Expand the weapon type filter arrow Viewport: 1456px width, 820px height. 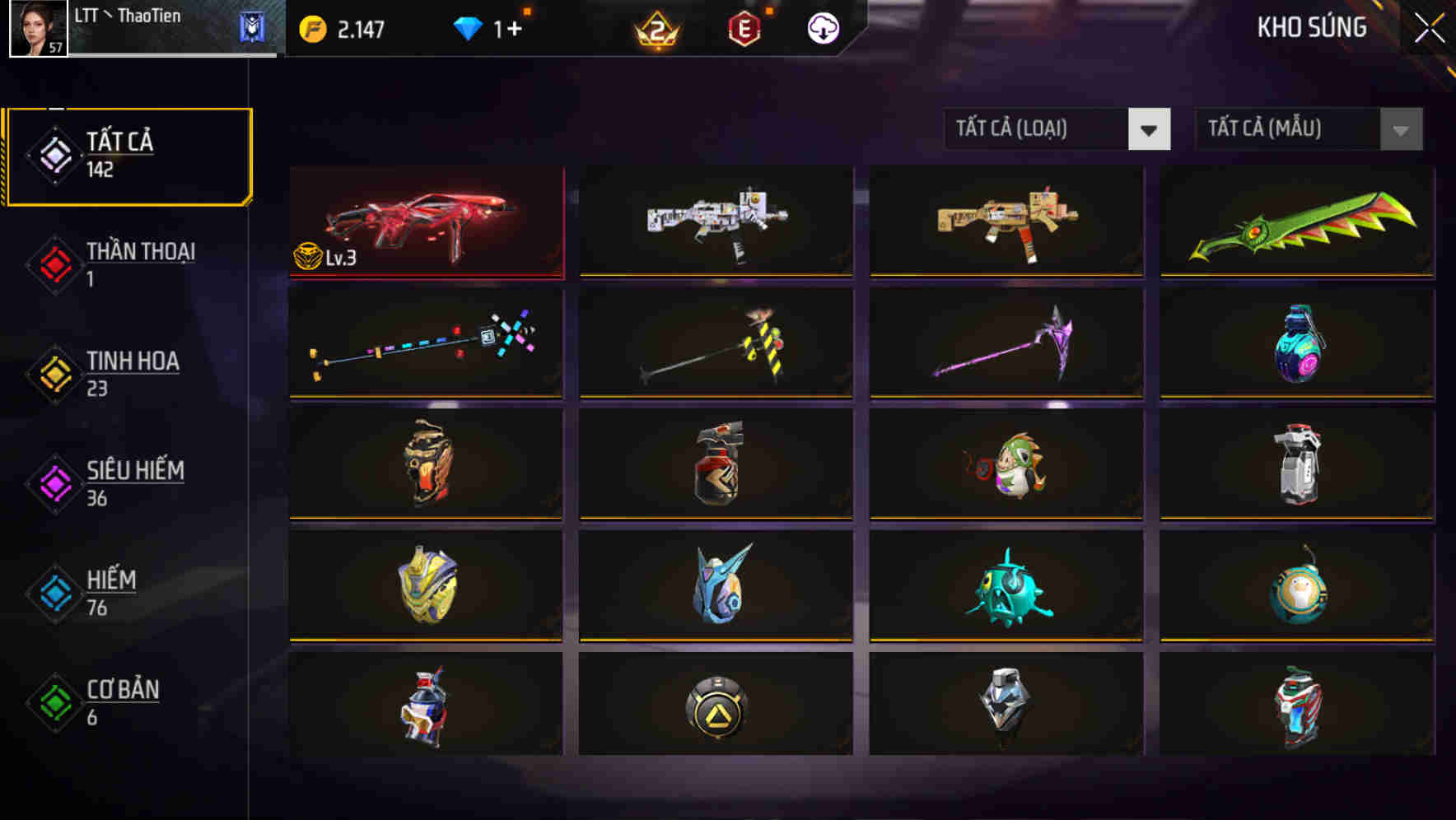[x=1150, y=129]
